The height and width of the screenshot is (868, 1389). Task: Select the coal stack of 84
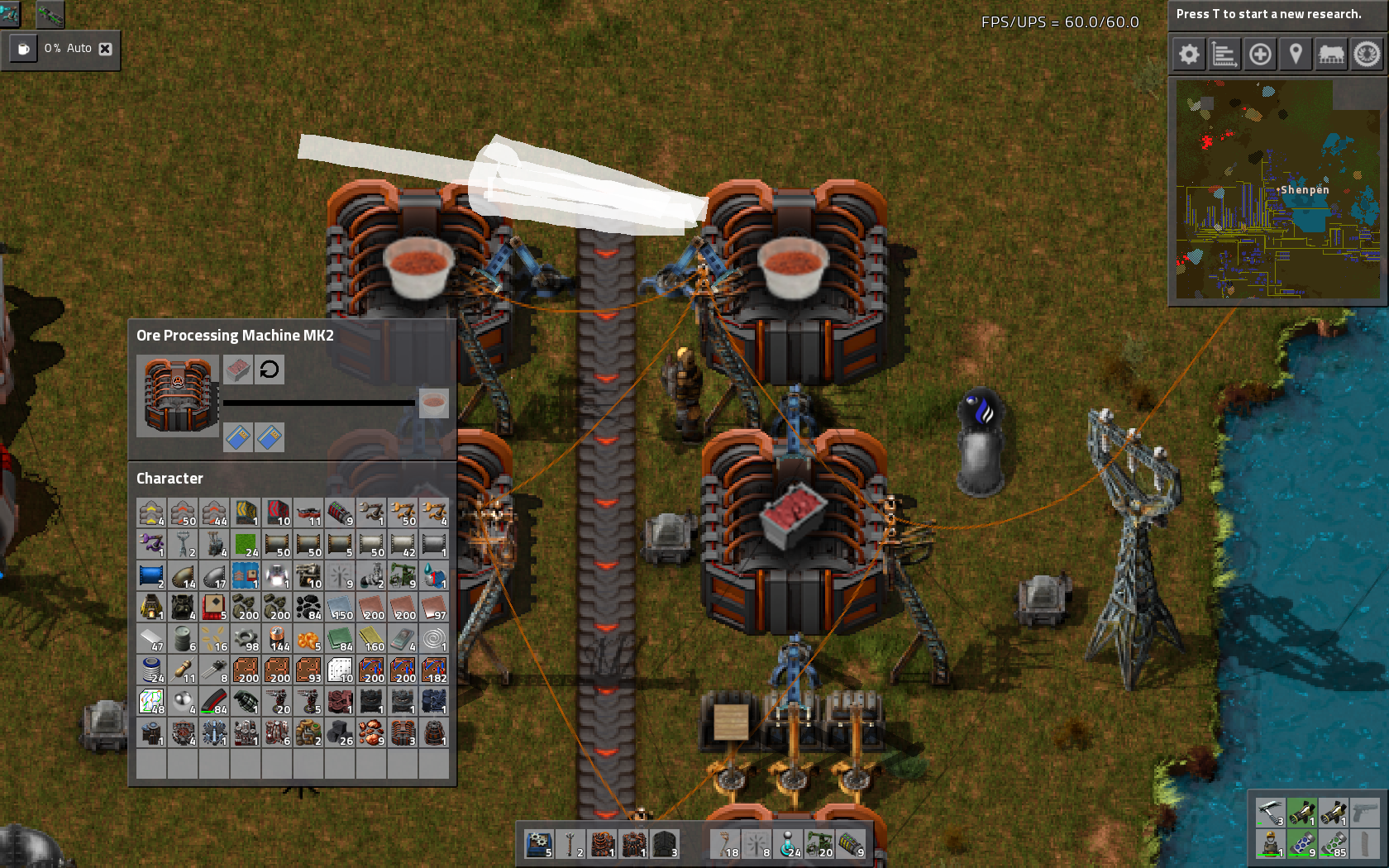[308, 607]
